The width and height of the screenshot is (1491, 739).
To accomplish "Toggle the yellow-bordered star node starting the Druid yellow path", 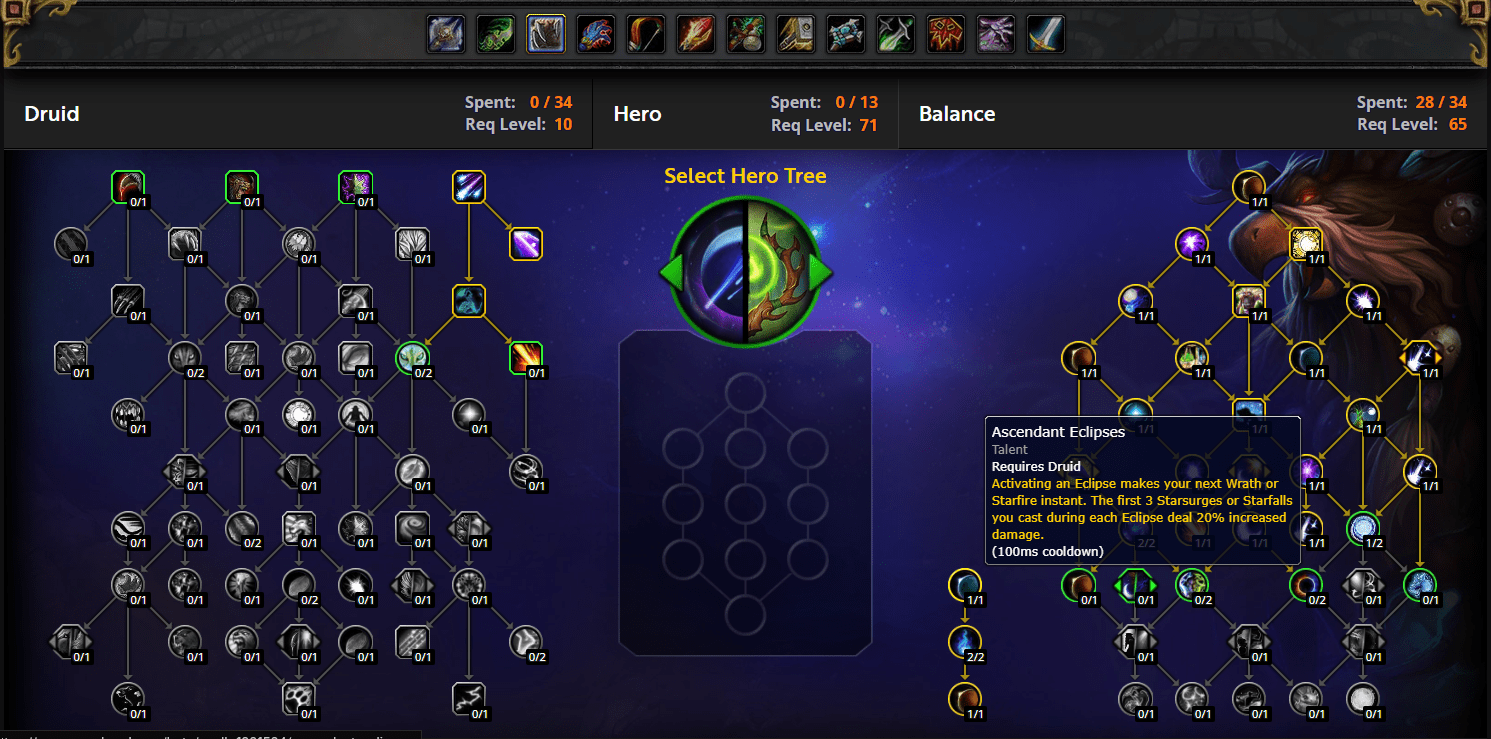I will (x=469, y=186).
